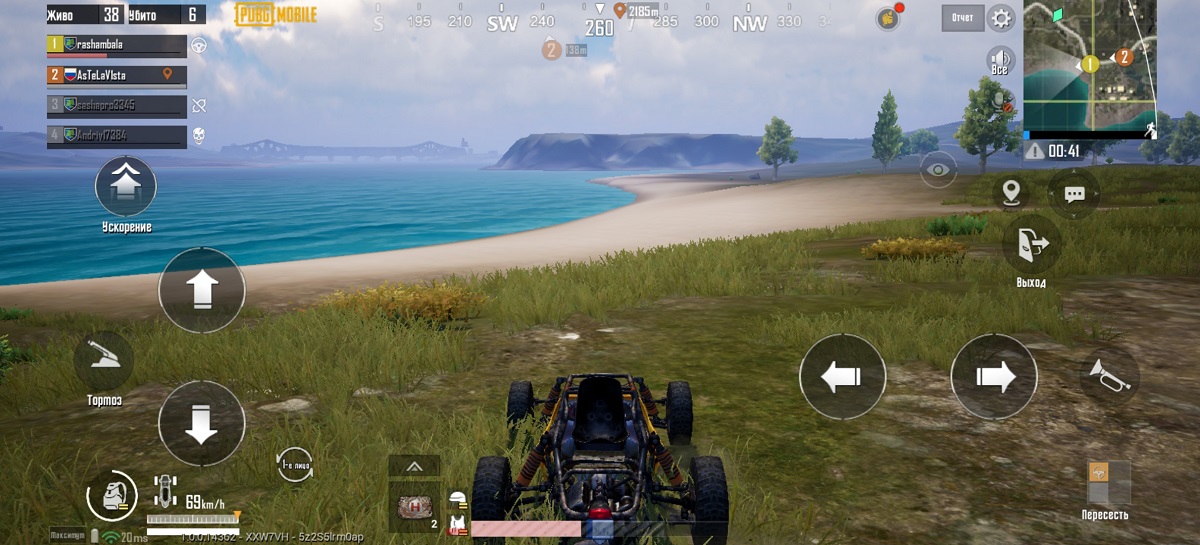Toggle the muted microphone
This screenshot has width=1200, height=545.
[x=1000, y=99]
